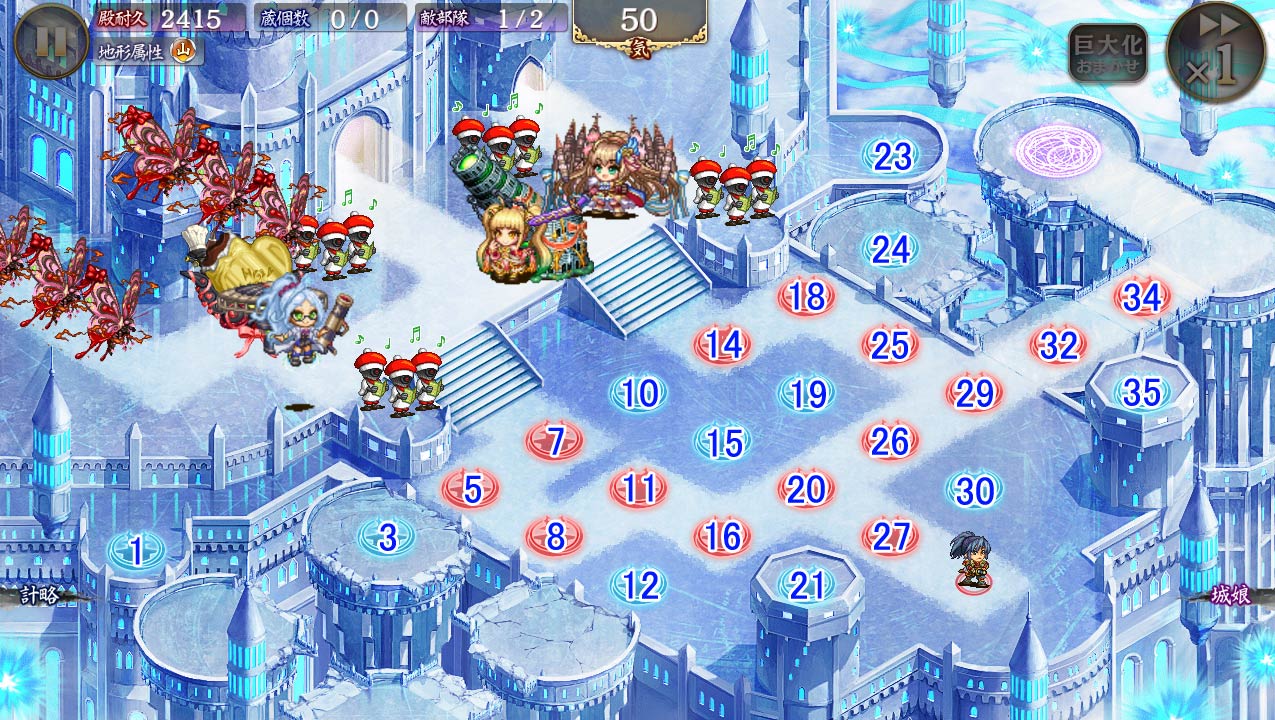The image size is (1275, 720).
Task: Select red deployment tile 27
Action: click(890, 537)
